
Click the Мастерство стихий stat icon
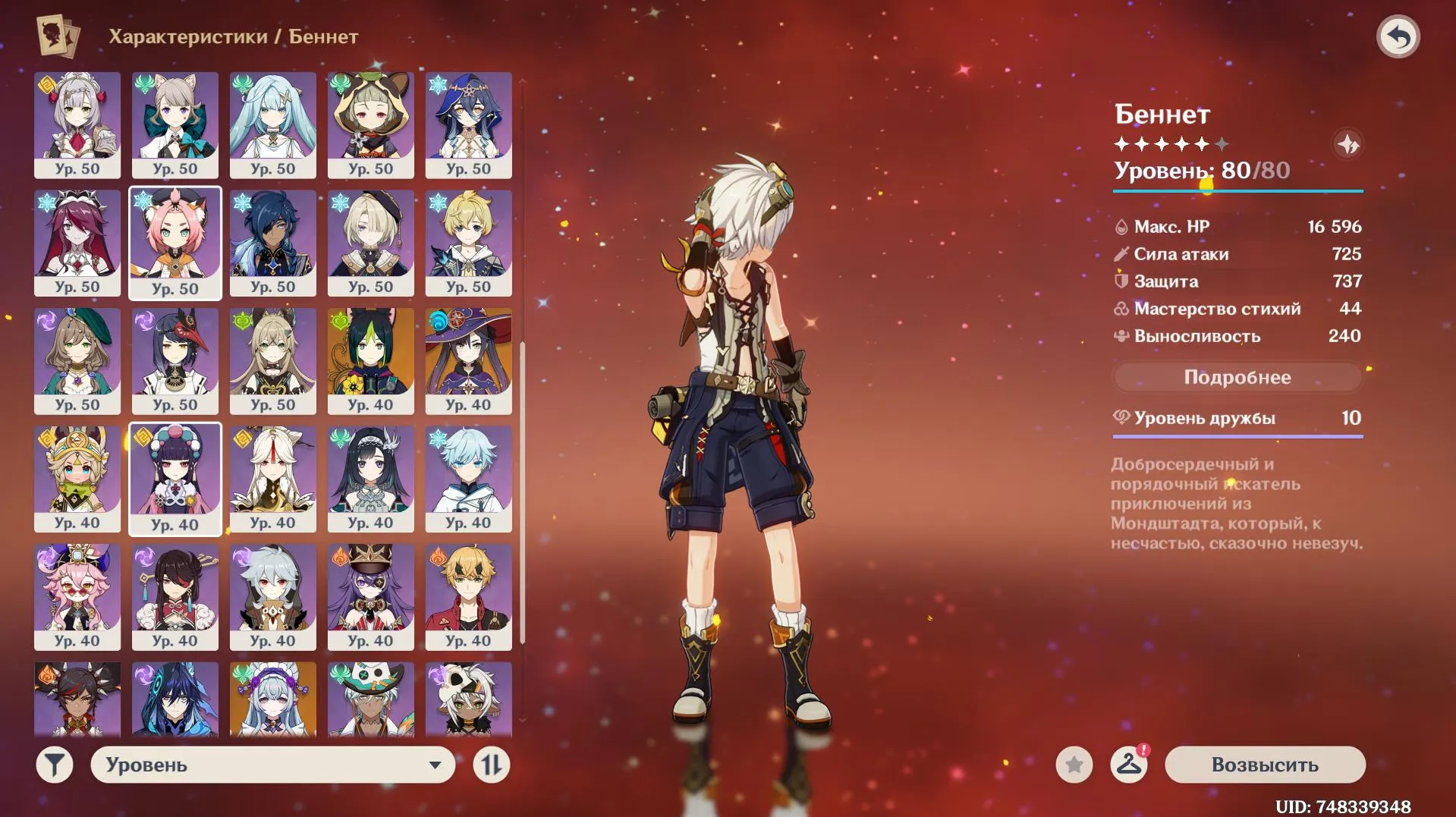coord(1124,309)
